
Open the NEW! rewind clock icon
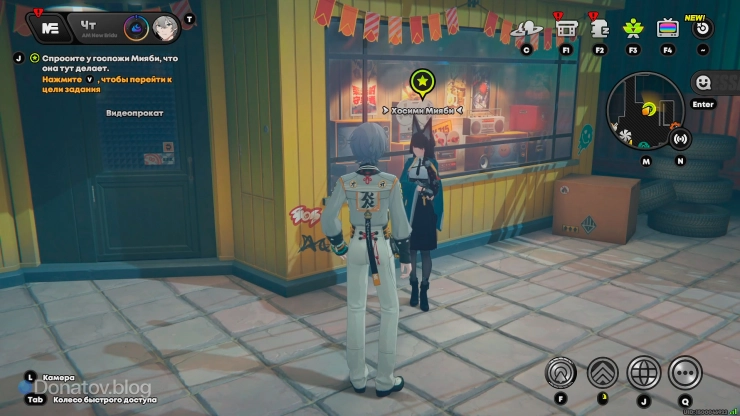point(703,27)
